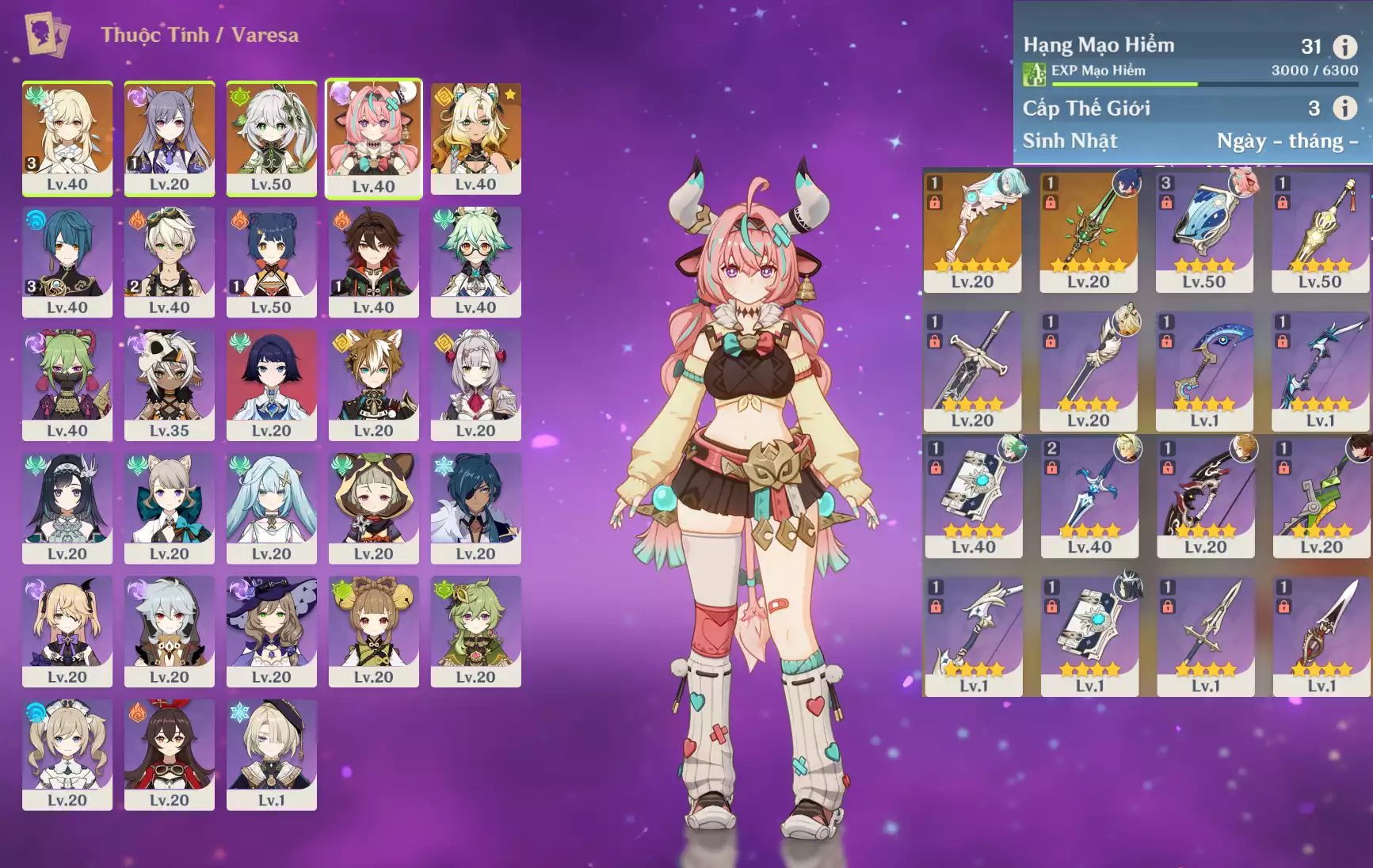Choose the Noelle character card

(x=475, y=384)
